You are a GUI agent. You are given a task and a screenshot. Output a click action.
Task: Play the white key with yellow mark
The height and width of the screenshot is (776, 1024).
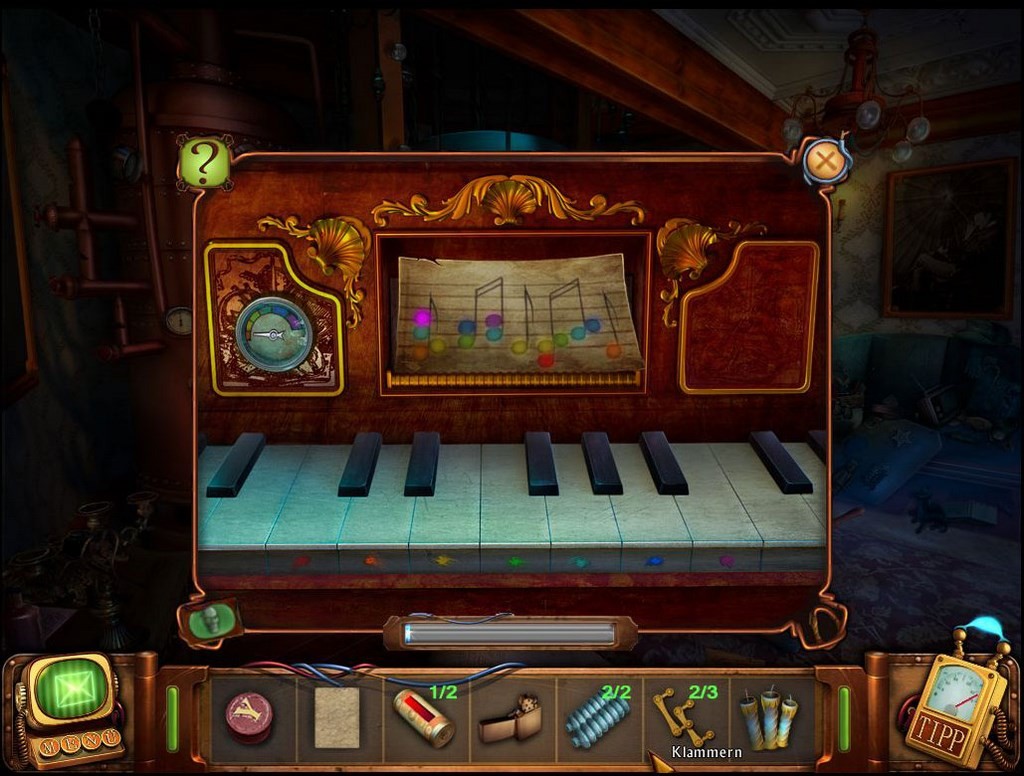(443, 520)
